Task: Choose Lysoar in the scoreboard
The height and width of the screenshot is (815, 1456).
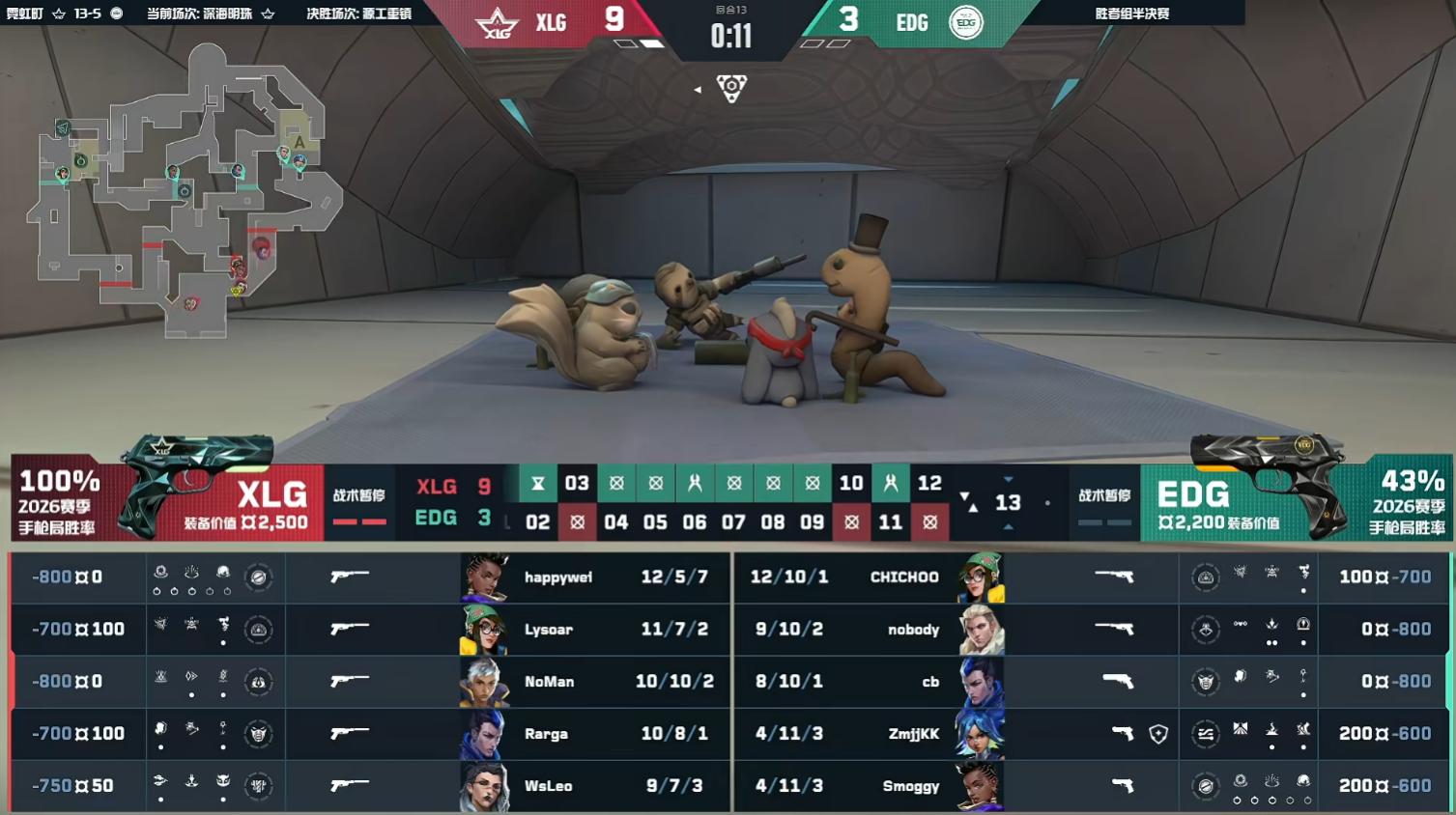Action: tap(549, 630)
